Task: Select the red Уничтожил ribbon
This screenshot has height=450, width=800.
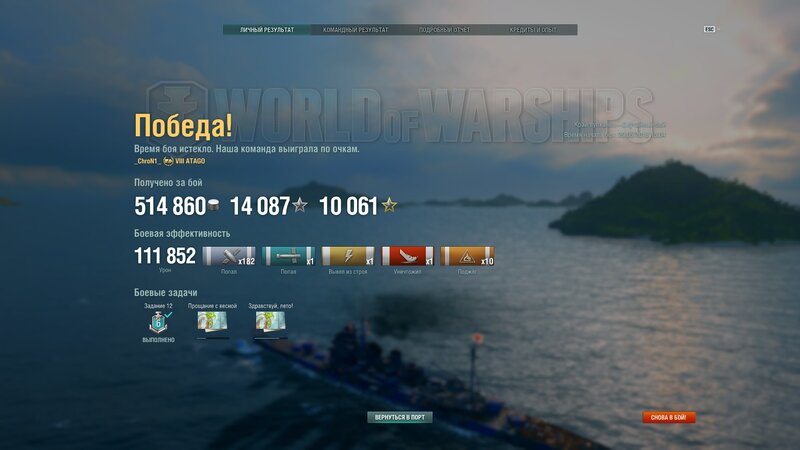Action: pos(408,257)
